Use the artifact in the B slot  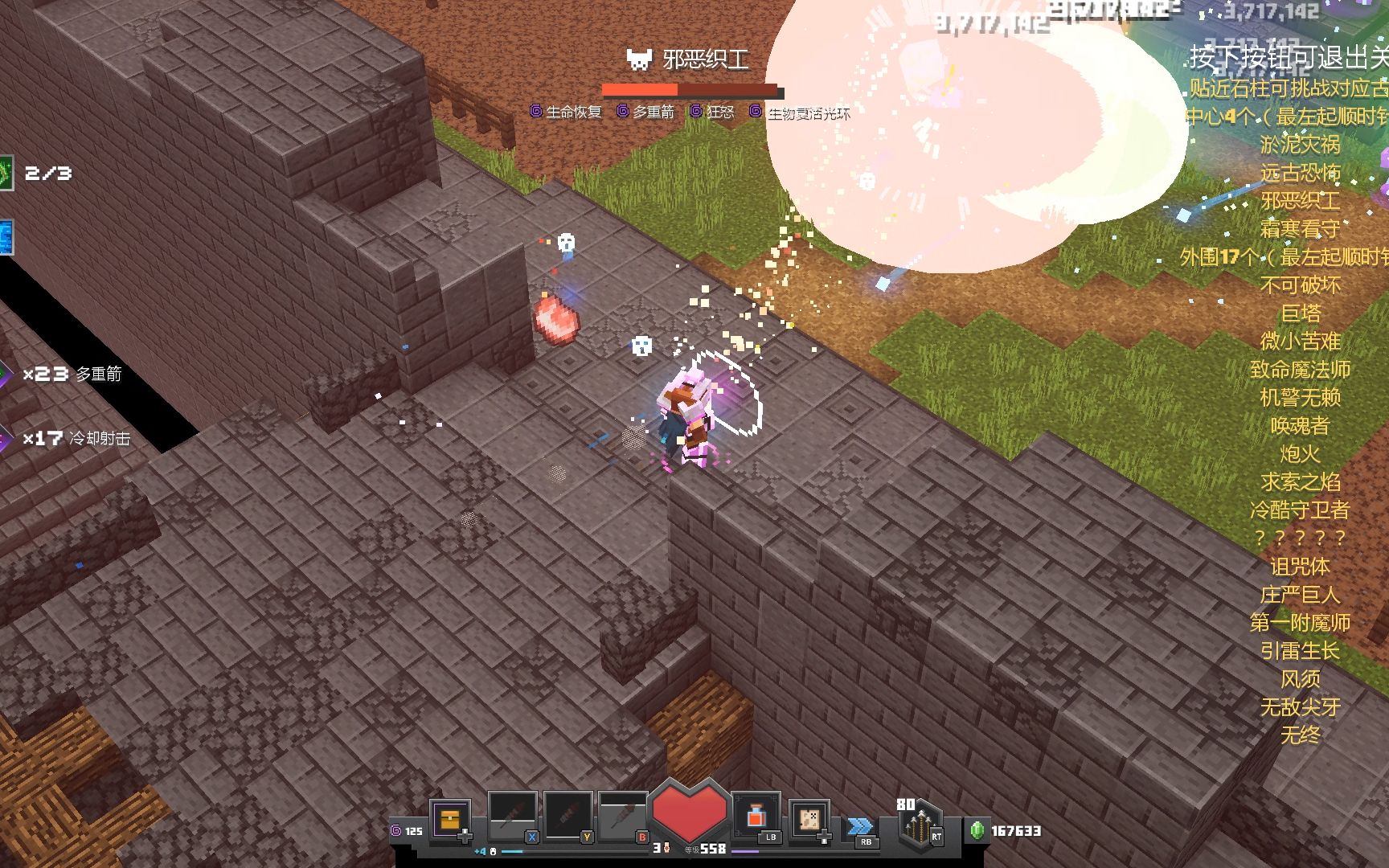623,817
